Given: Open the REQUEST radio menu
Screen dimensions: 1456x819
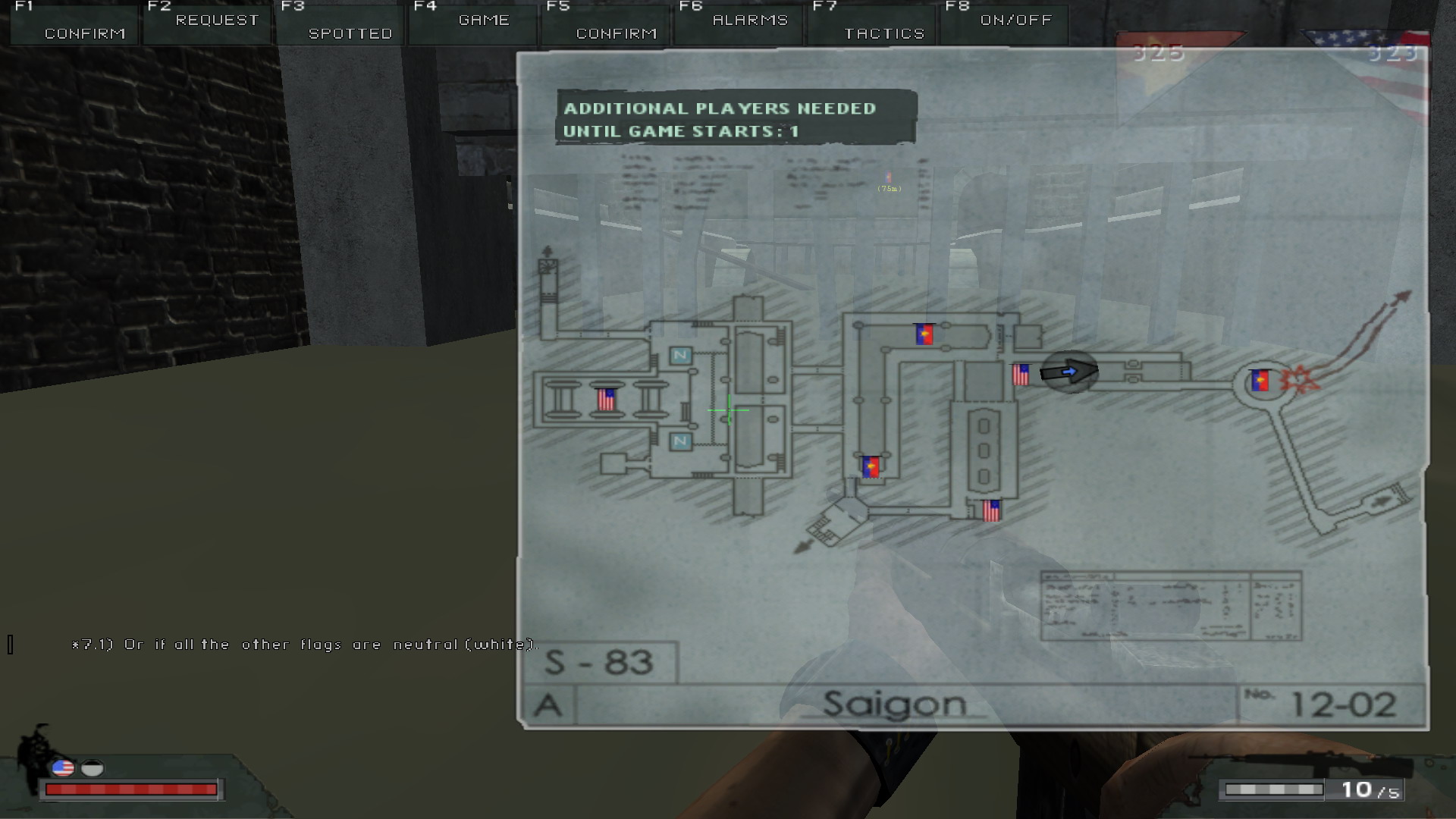Looking at the screenshot, I should (x=206, y=21).
